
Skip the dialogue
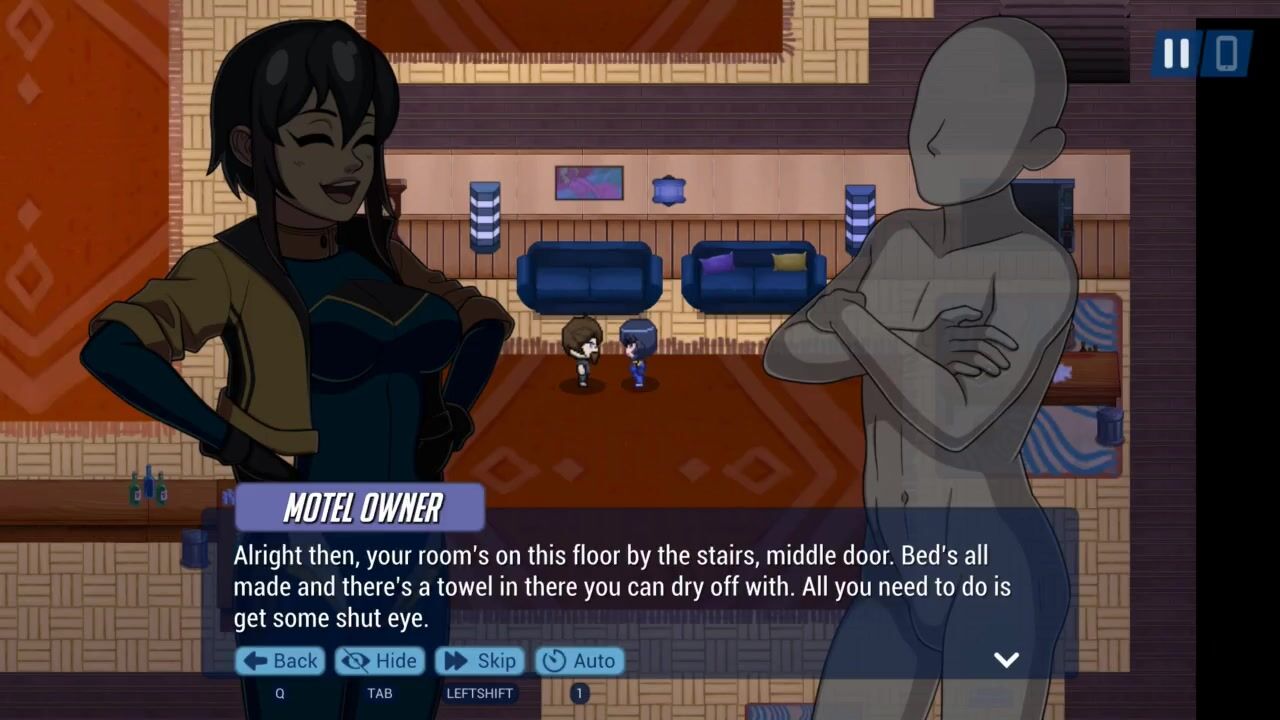[481, 661]
